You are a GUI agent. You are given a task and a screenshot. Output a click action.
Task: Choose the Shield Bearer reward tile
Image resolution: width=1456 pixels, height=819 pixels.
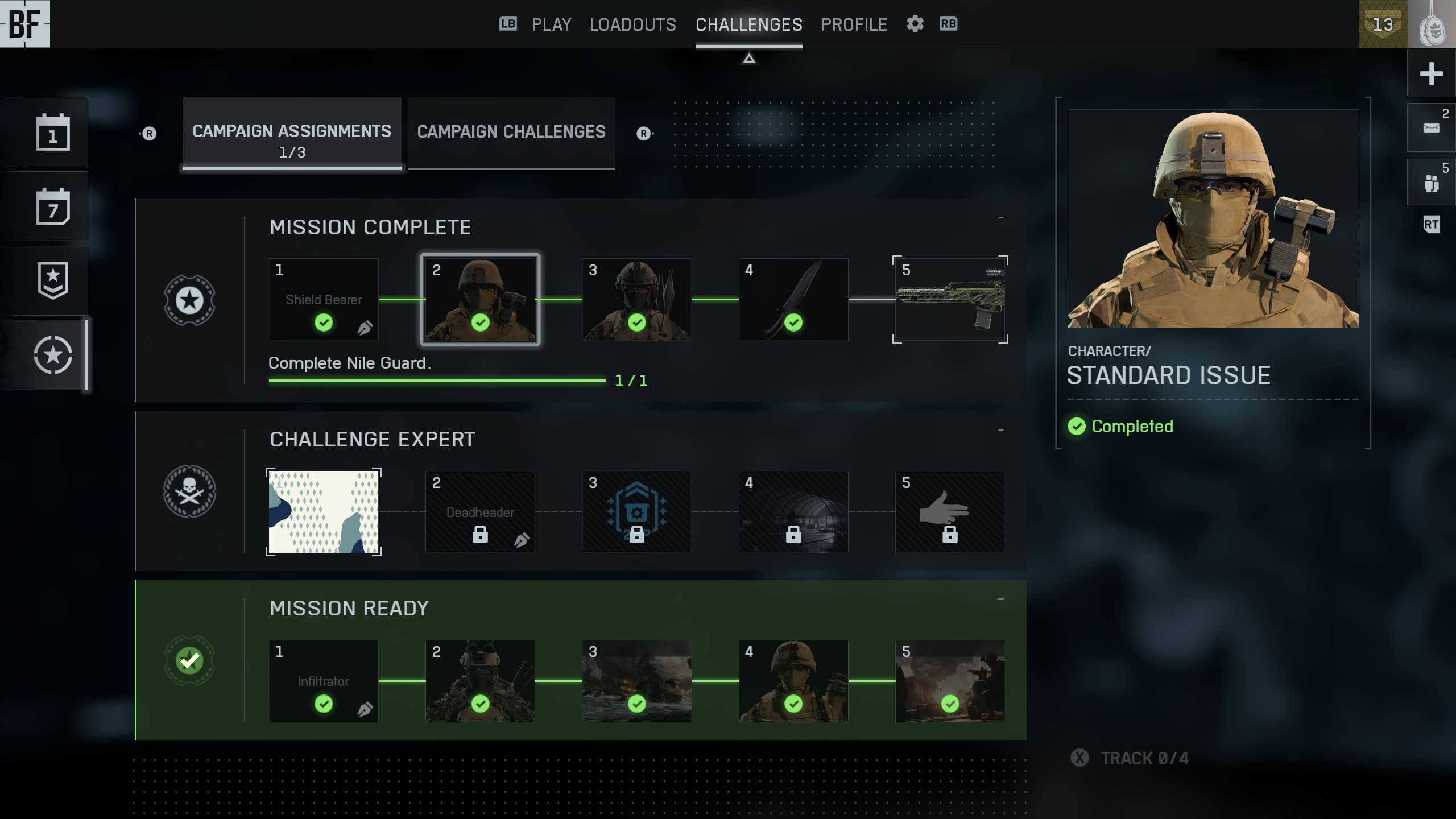pos(324,300)
